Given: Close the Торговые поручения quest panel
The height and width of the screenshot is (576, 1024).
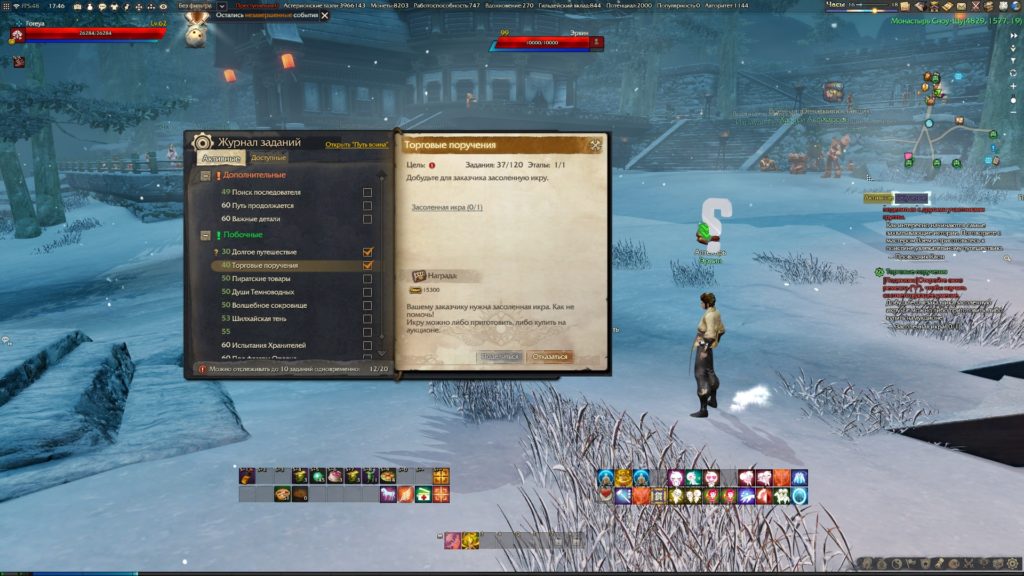Looking at the screenshot, I should [x=595, y=145].
